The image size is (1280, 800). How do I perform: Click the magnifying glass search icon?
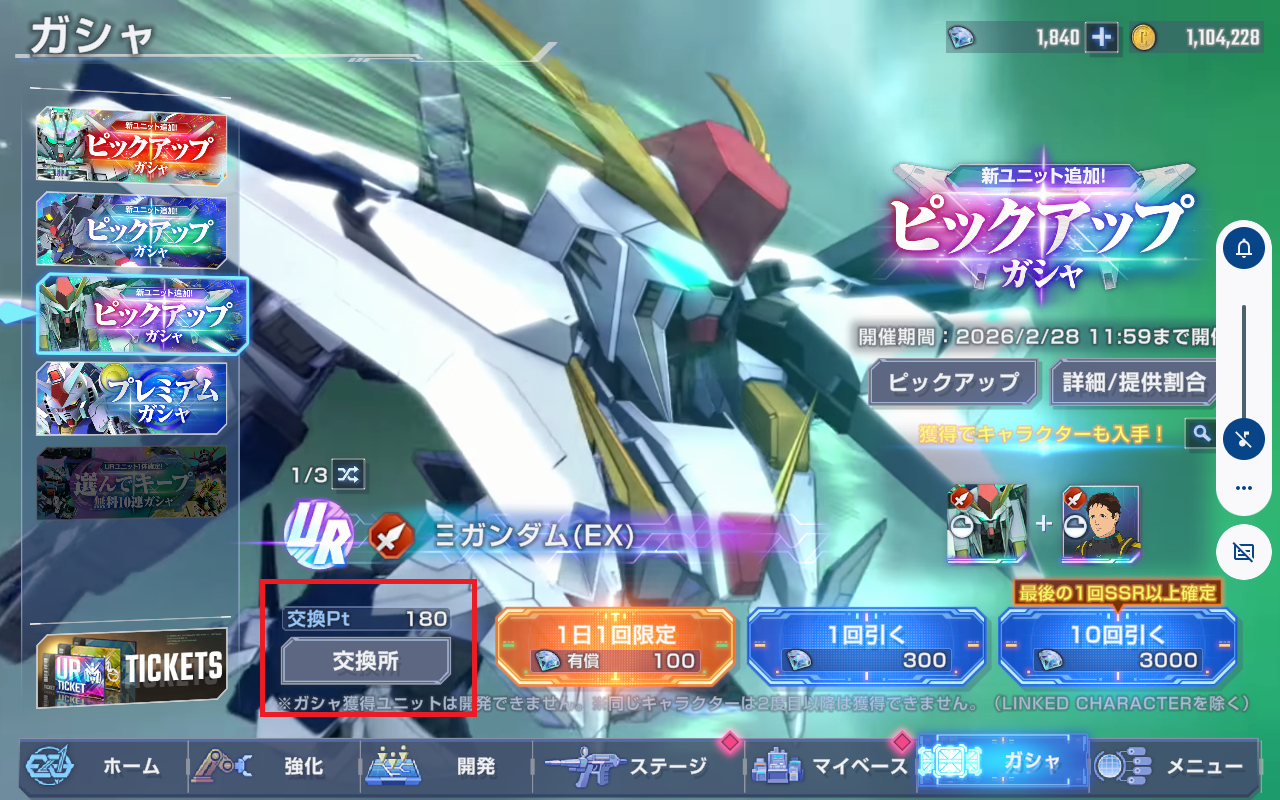pyautogui.click(x=1200, y=433)
